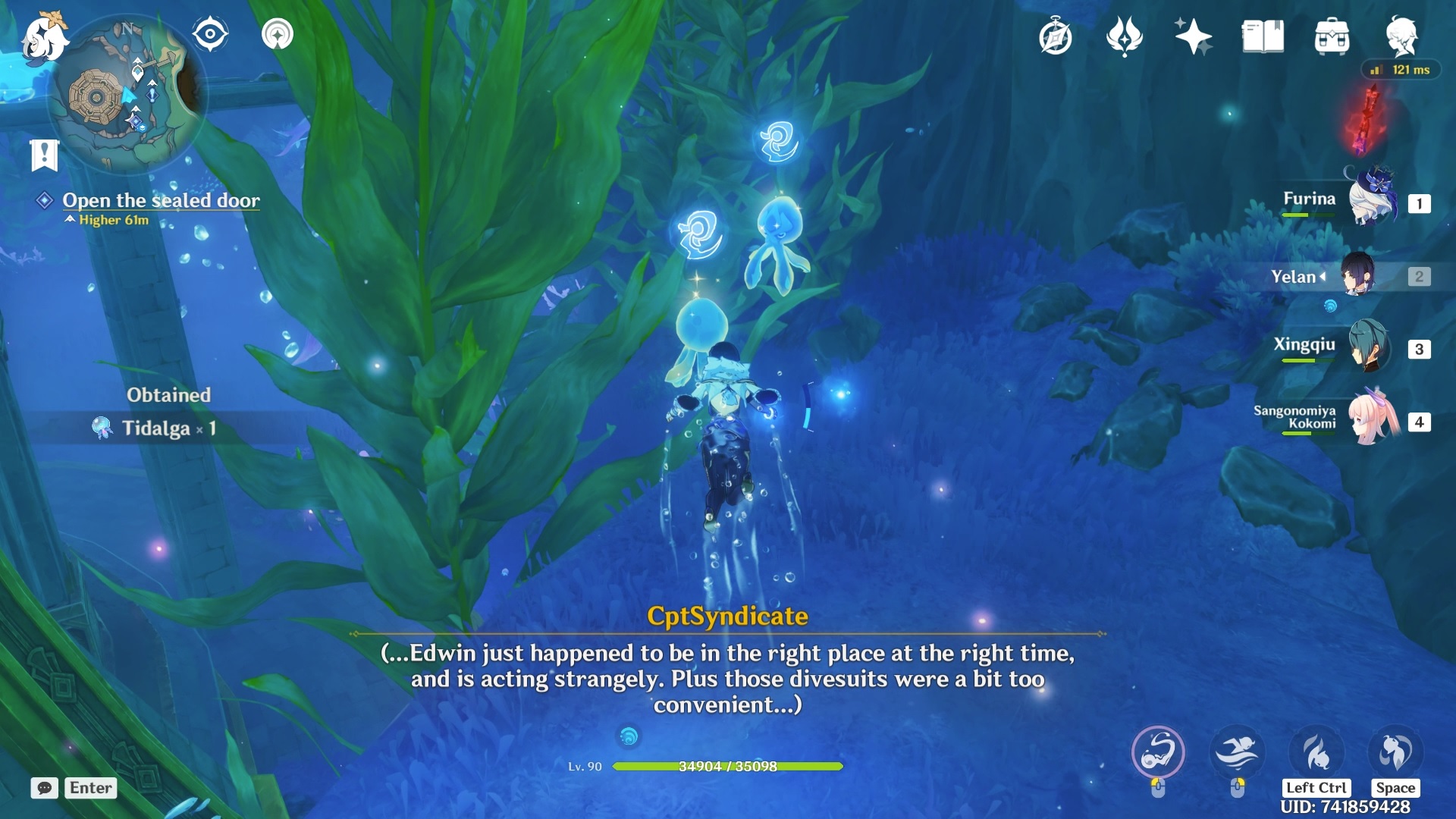Screen dimensions: 1456x819
Task: Activate the circled xenochromatic underwater ability
Action: (1158, 752)
